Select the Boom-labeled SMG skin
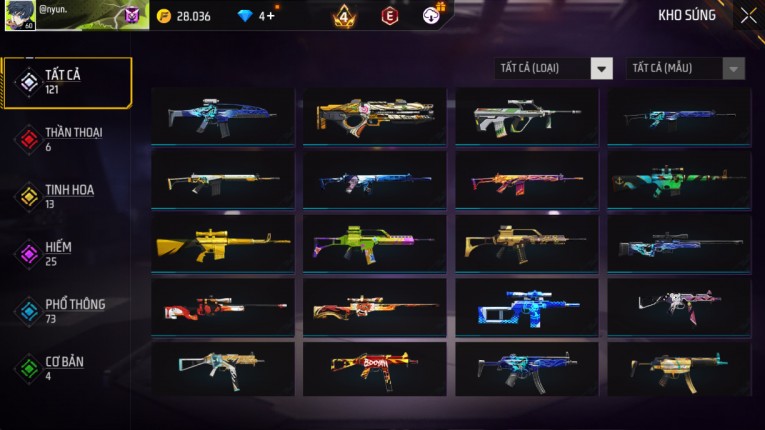 (375, 367)
